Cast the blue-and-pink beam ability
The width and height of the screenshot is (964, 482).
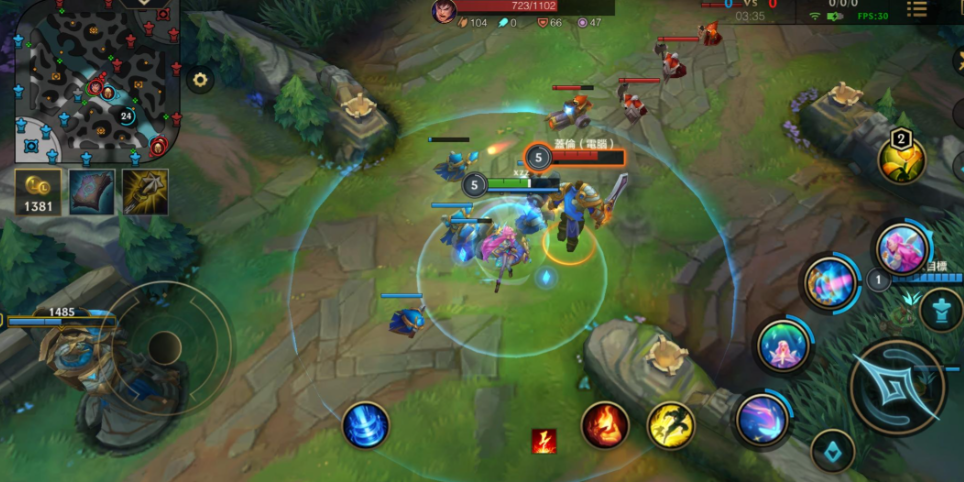pyautogui.click(x=831, y=283)
